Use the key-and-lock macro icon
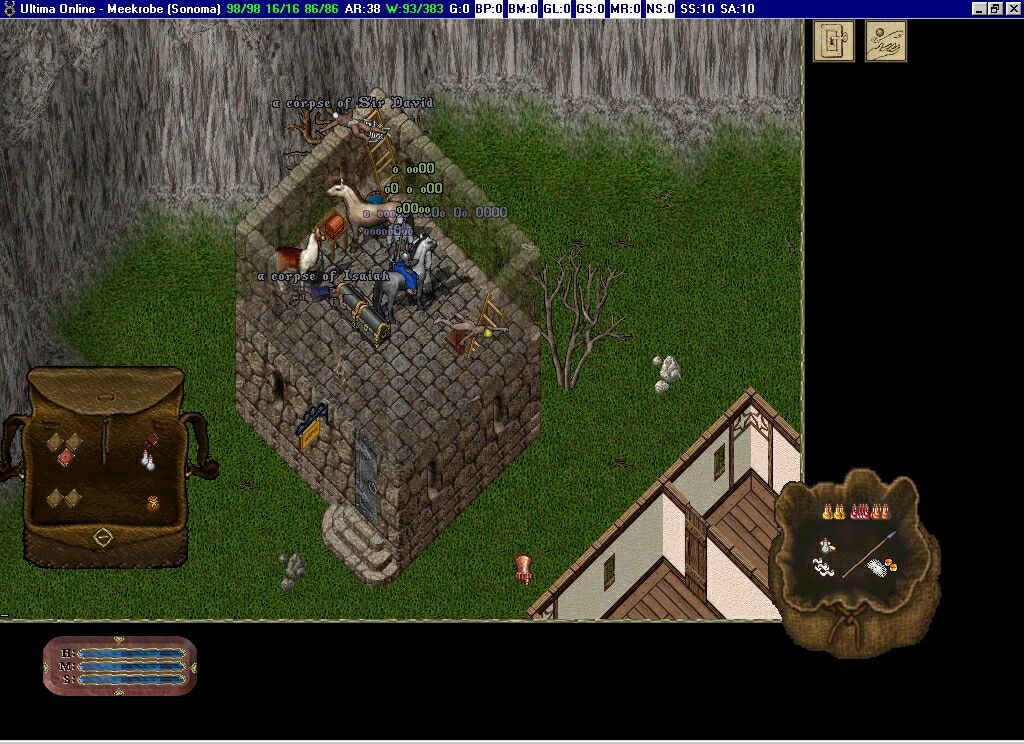1024x744 pixels. coord(834,42)
